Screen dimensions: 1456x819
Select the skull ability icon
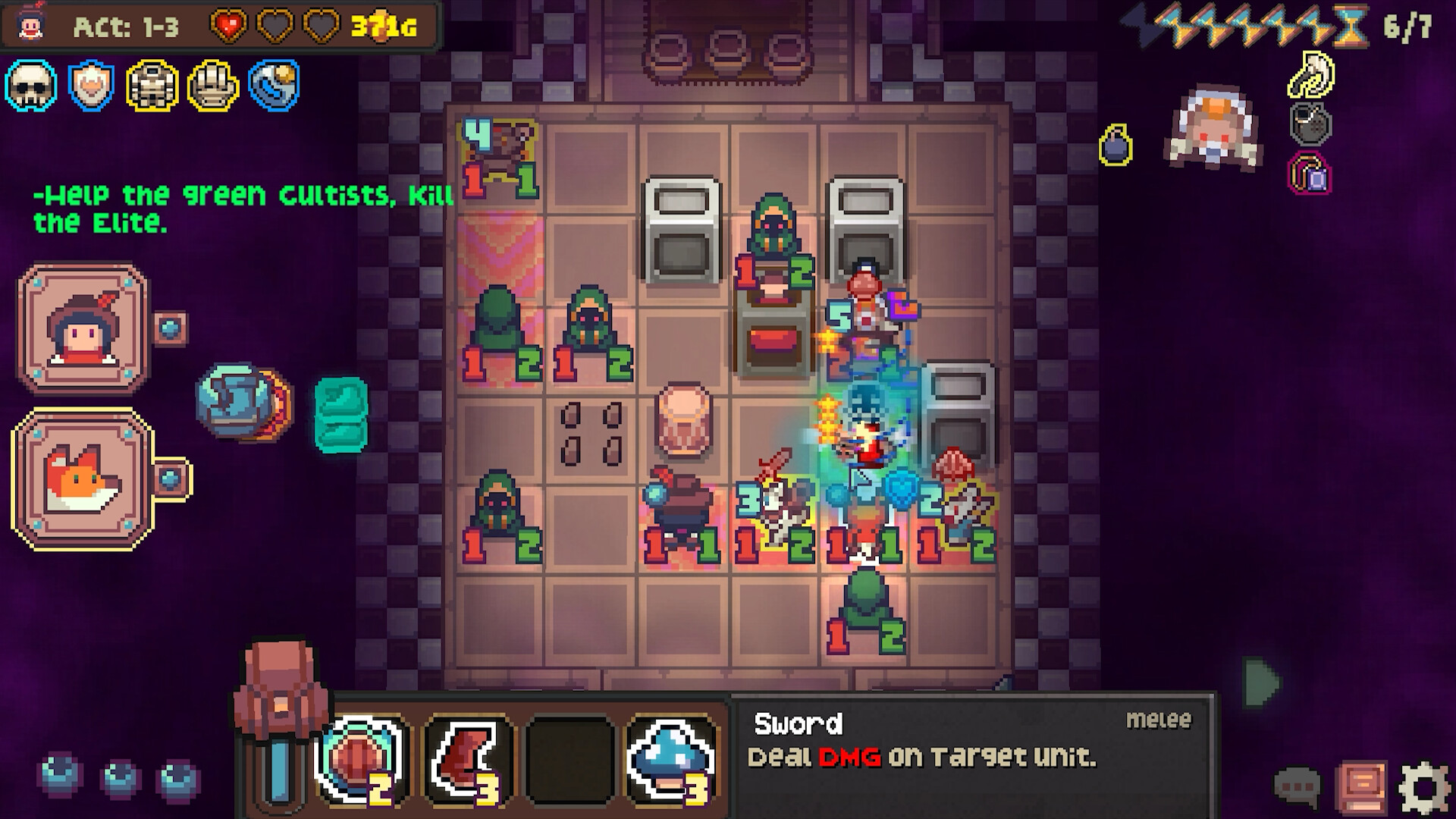pyautogui.click(x=31, y=86)
